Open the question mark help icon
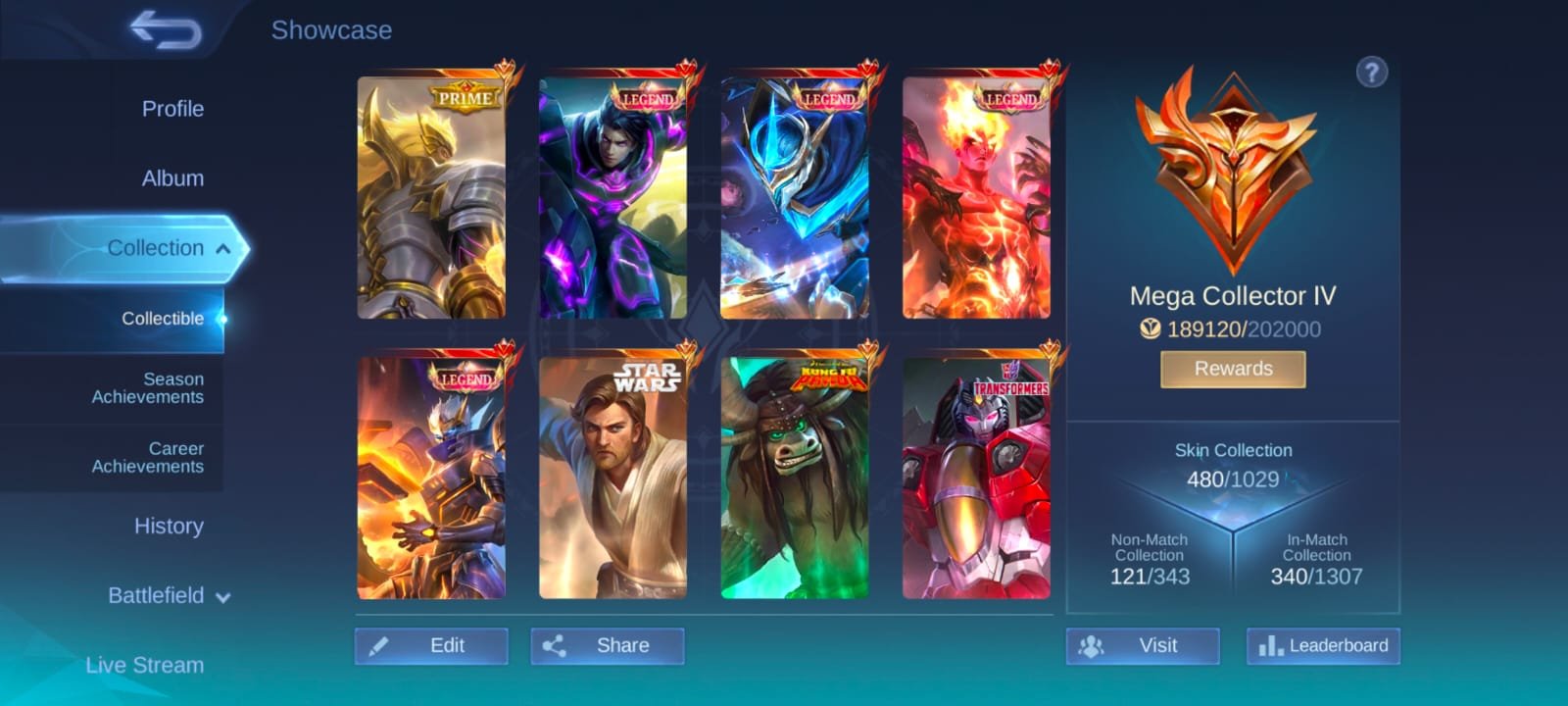 (x=1372, y=73)
